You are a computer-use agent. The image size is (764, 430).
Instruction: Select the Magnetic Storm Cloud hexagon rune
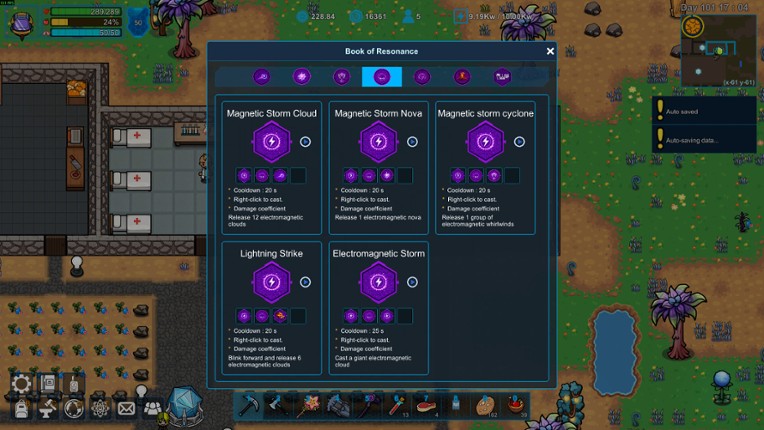tap(271, 142)
